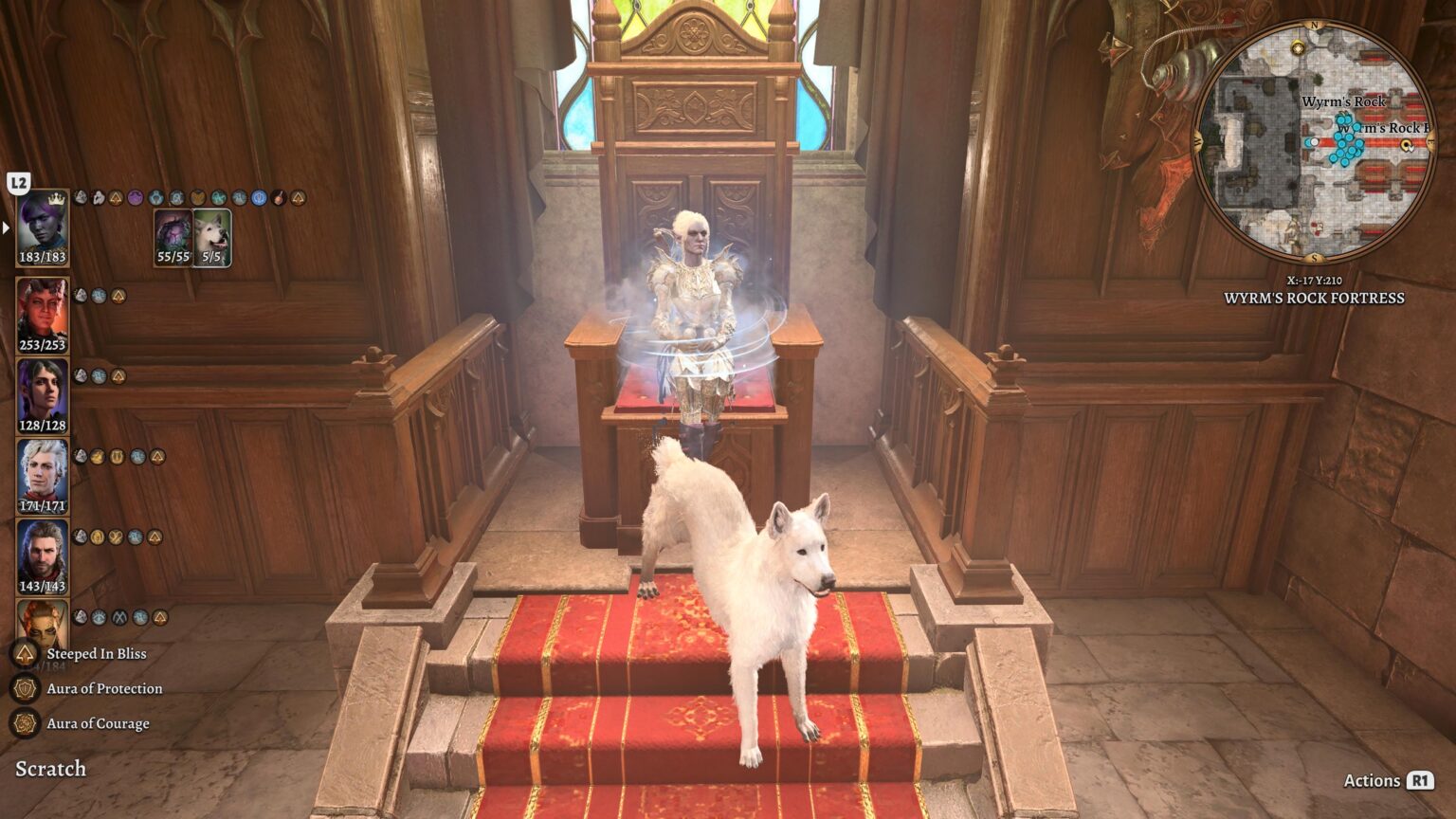Select the Aura of Protection icon
Viewport: 1456px width, 819px height.
[25, 689]
